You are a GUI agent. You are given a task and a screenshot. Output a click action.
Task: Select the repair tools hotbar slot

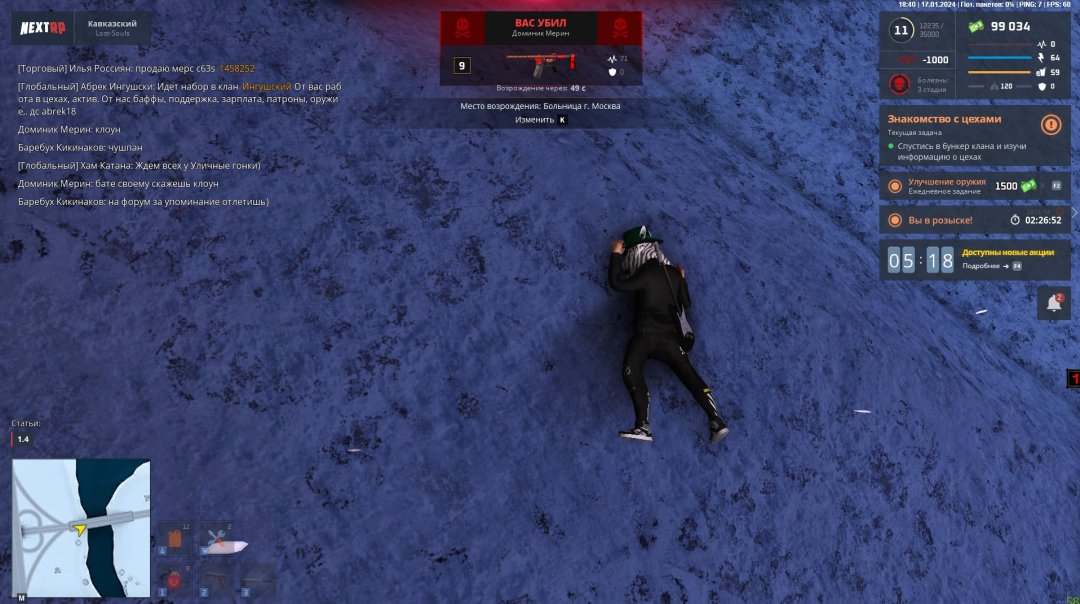click(x=215, y=540)
